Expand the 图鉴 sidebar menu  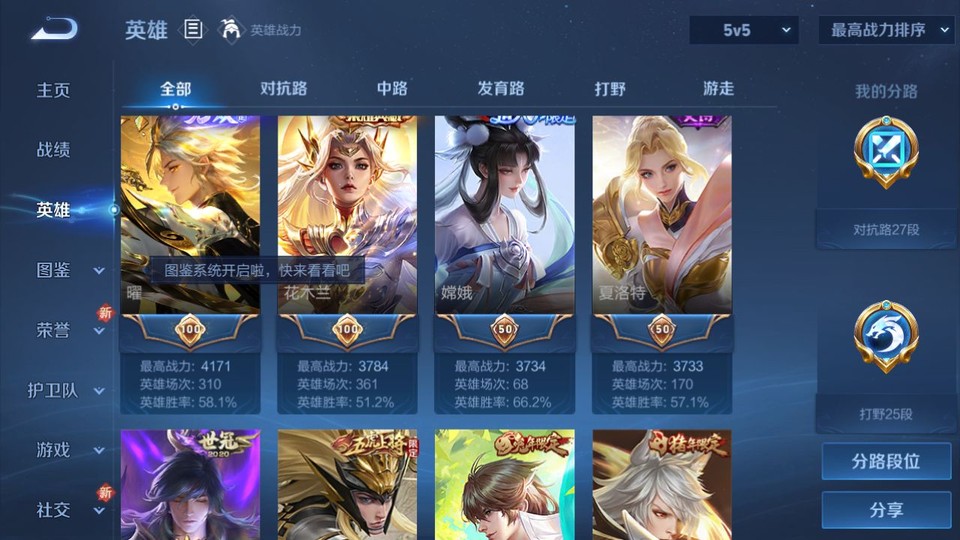(x=66, y=270)
